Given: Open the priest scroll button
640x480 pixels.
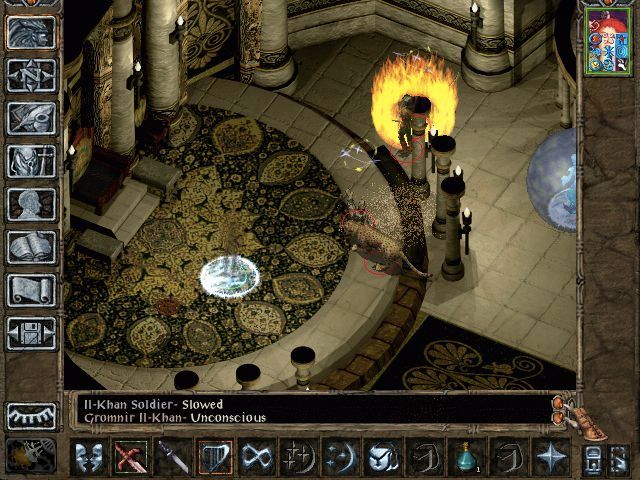Looking at the screenshot, I should [x=31, y=290].
